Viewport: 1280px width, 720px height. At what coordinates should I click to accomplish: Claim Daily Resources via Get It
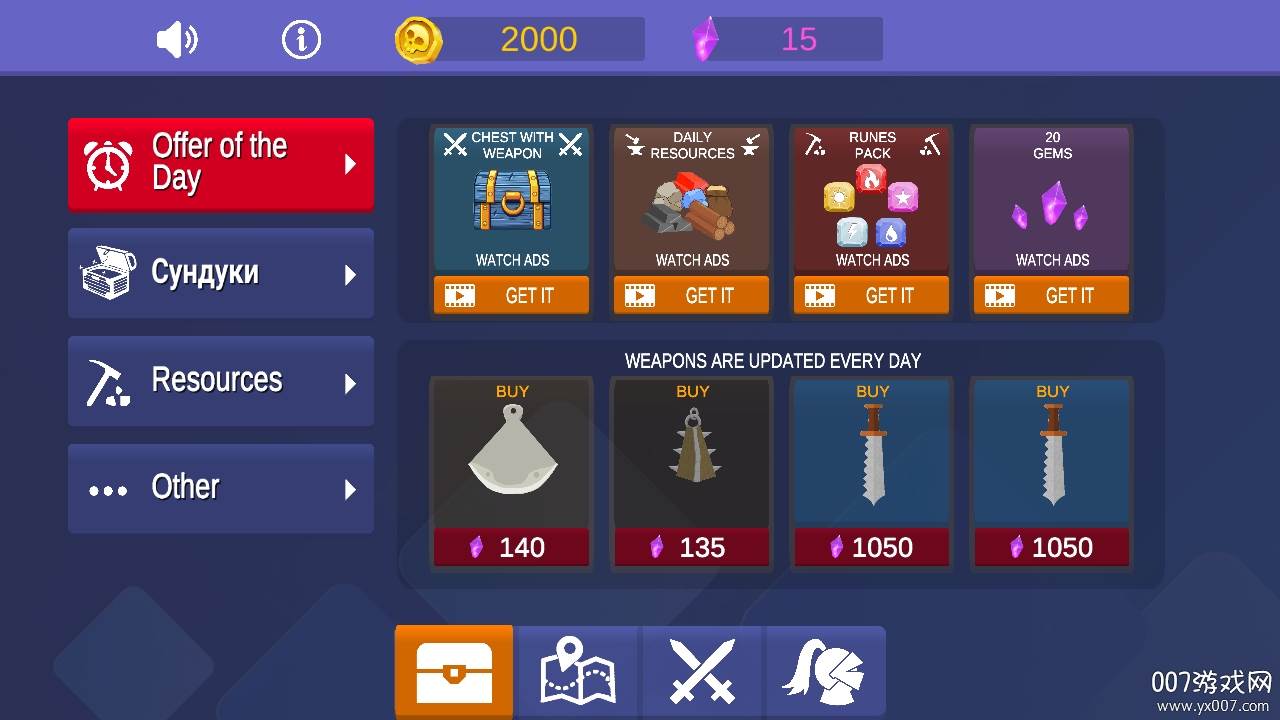click(x=692, y=295)
